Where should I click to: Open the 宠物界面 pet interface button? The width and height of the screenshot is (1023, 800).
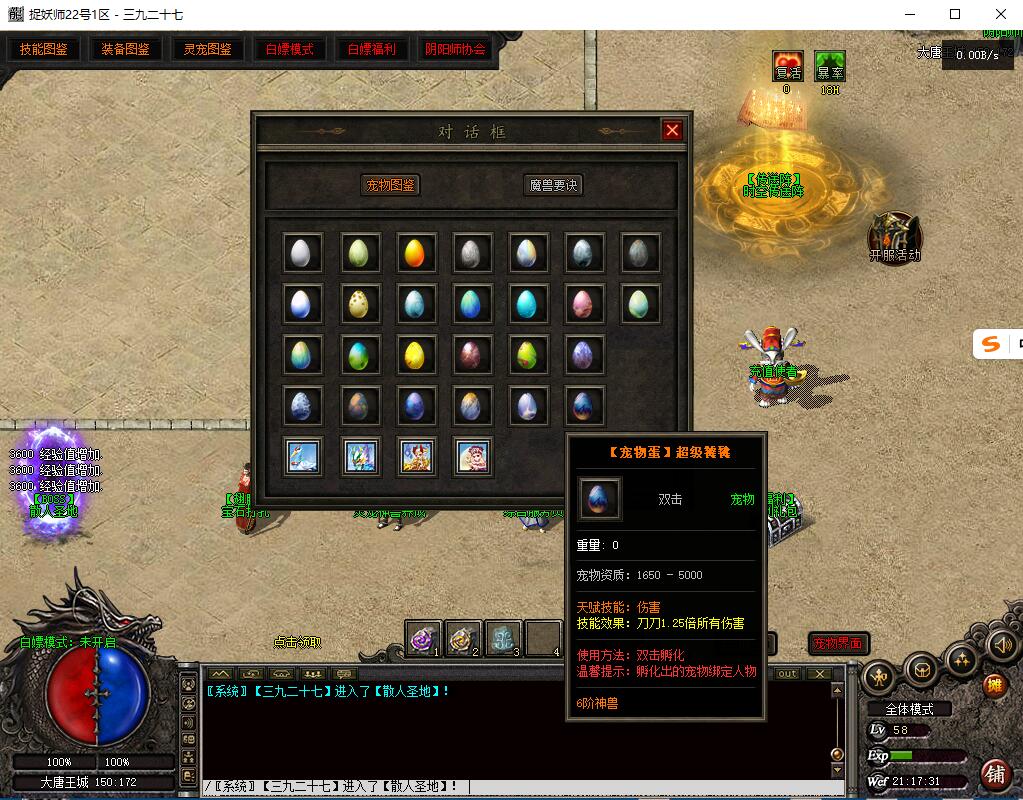coord(838,644)
